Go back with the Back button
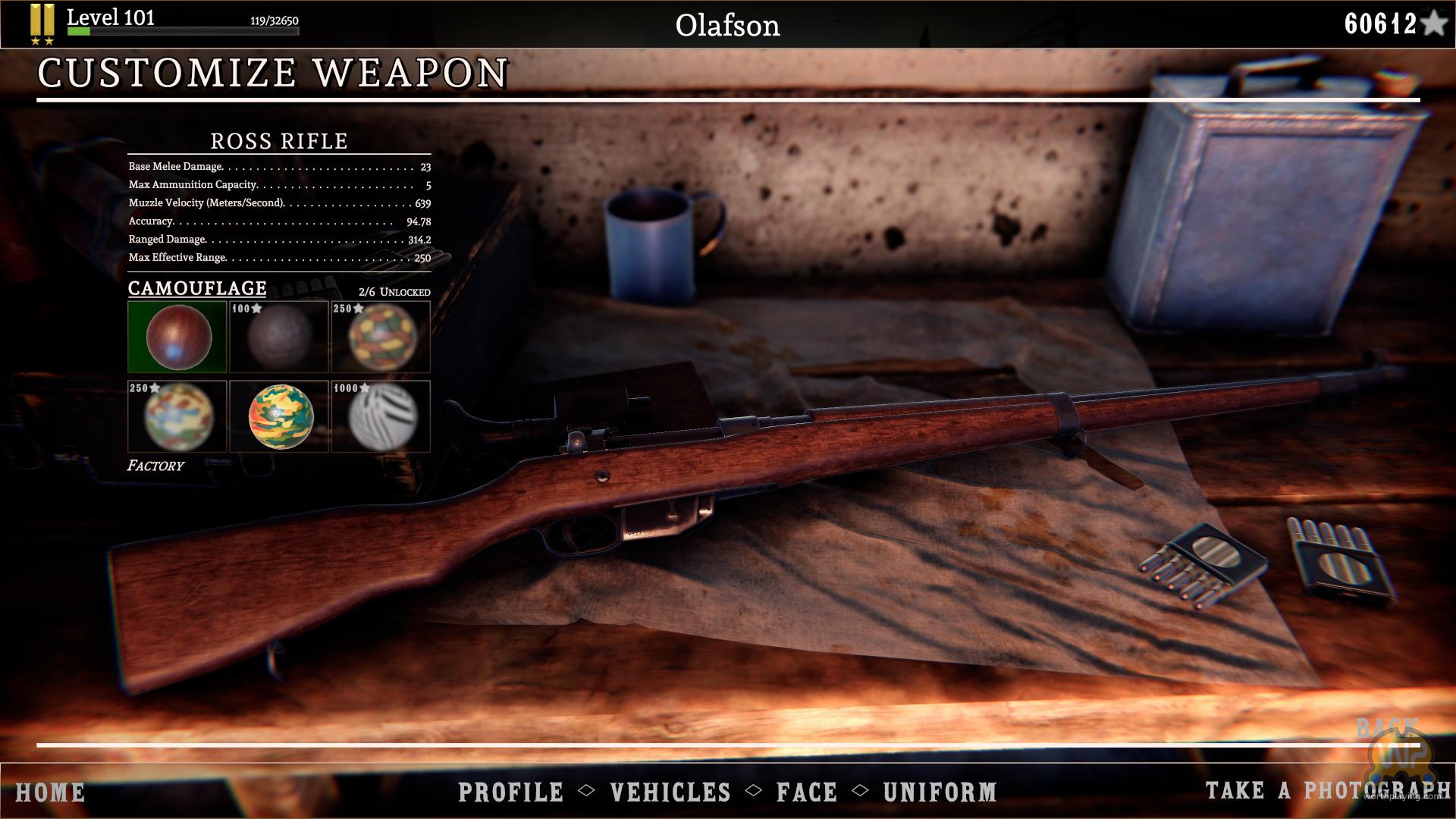Image resolution: width=1456 pixels, height=819 pixels. [1386, 729]
